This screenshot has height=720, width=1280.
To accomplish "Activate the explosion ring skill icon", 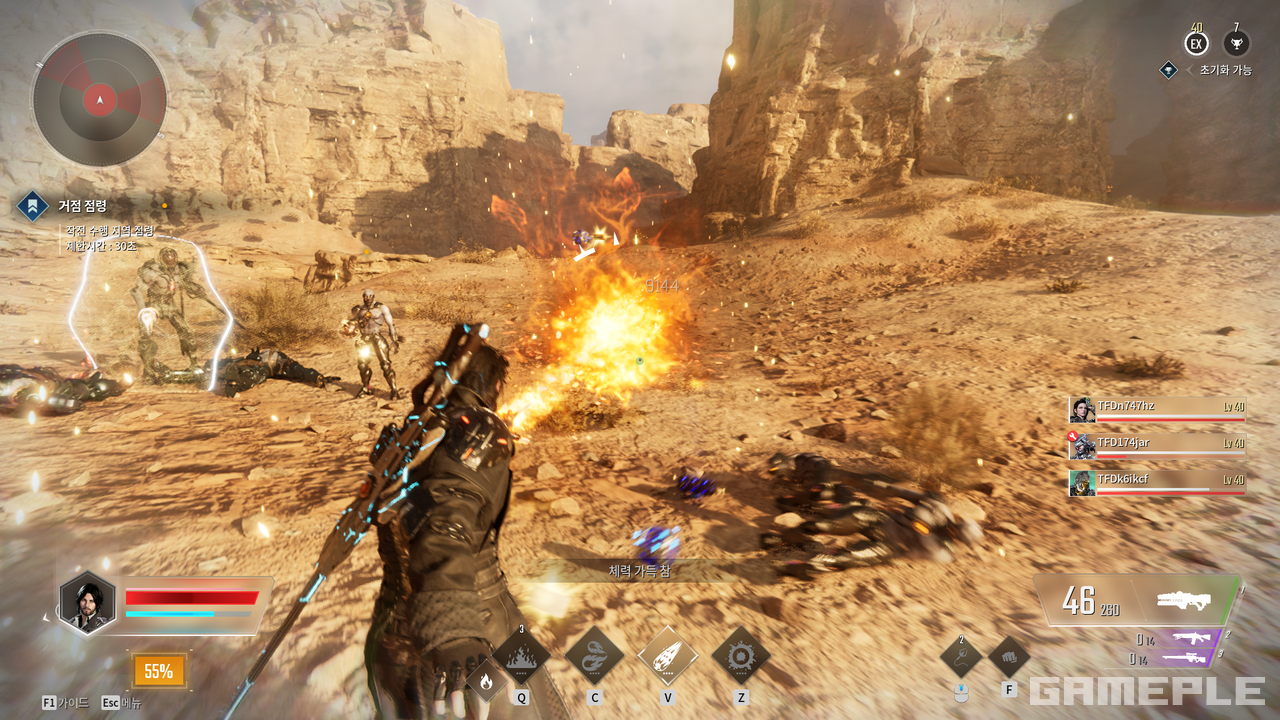I will (x=741, y=657).
